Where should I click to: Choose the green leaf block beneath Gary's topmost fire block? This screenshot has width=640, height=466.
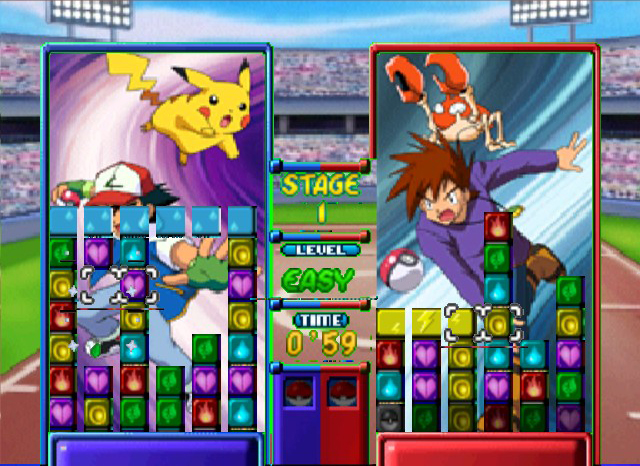pyautogui.click(x=497, y=258)
